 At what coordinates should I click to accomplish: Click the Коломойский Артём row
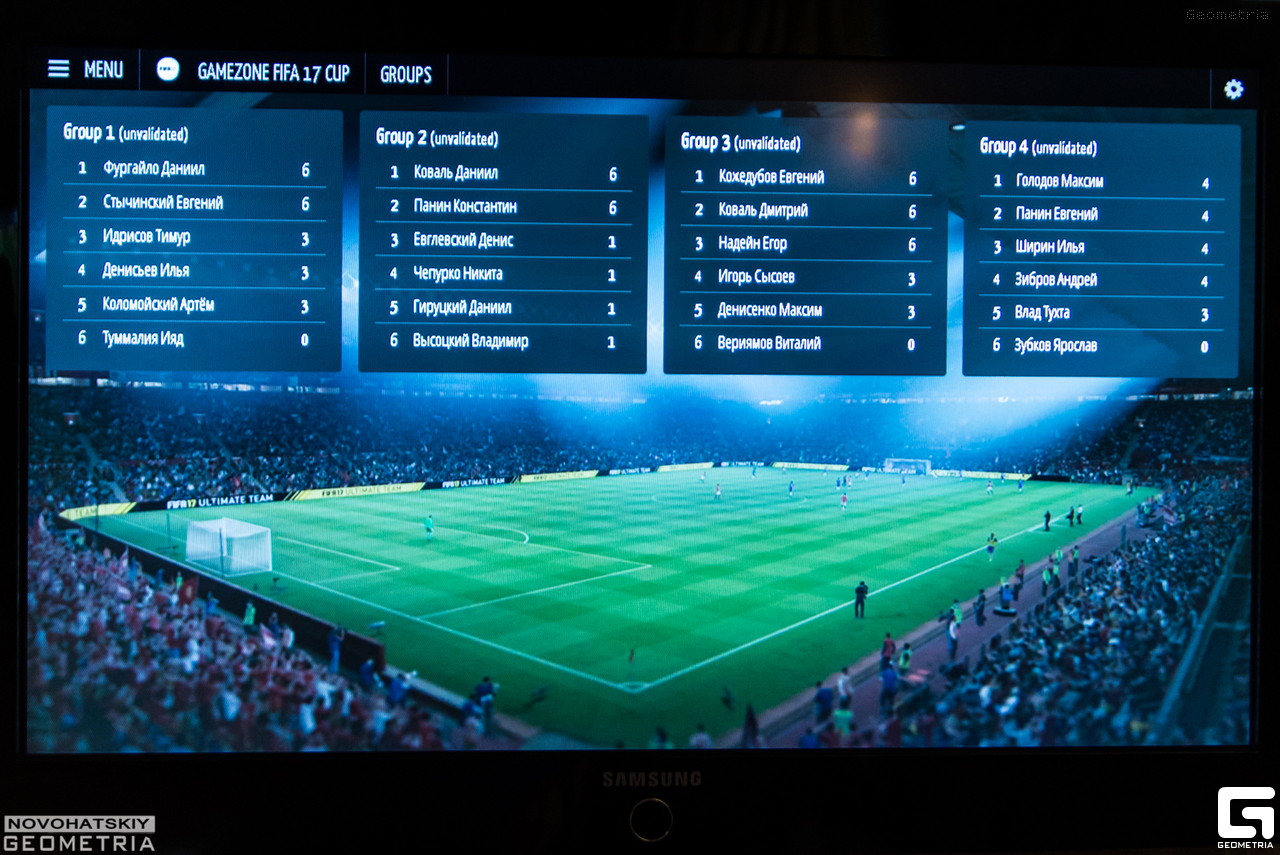[x=158, y=305]
